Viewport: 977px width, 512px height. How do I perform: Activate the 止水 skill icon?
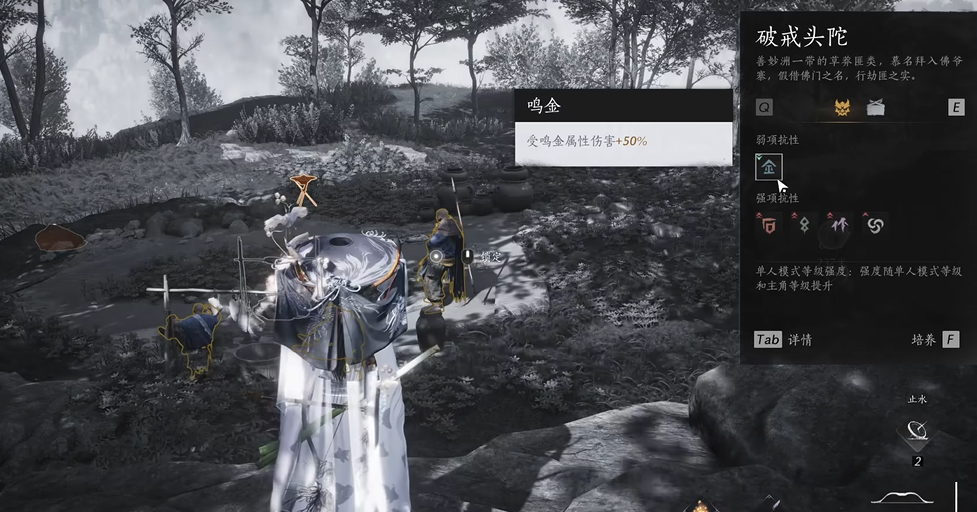click(x=917, y=433)
